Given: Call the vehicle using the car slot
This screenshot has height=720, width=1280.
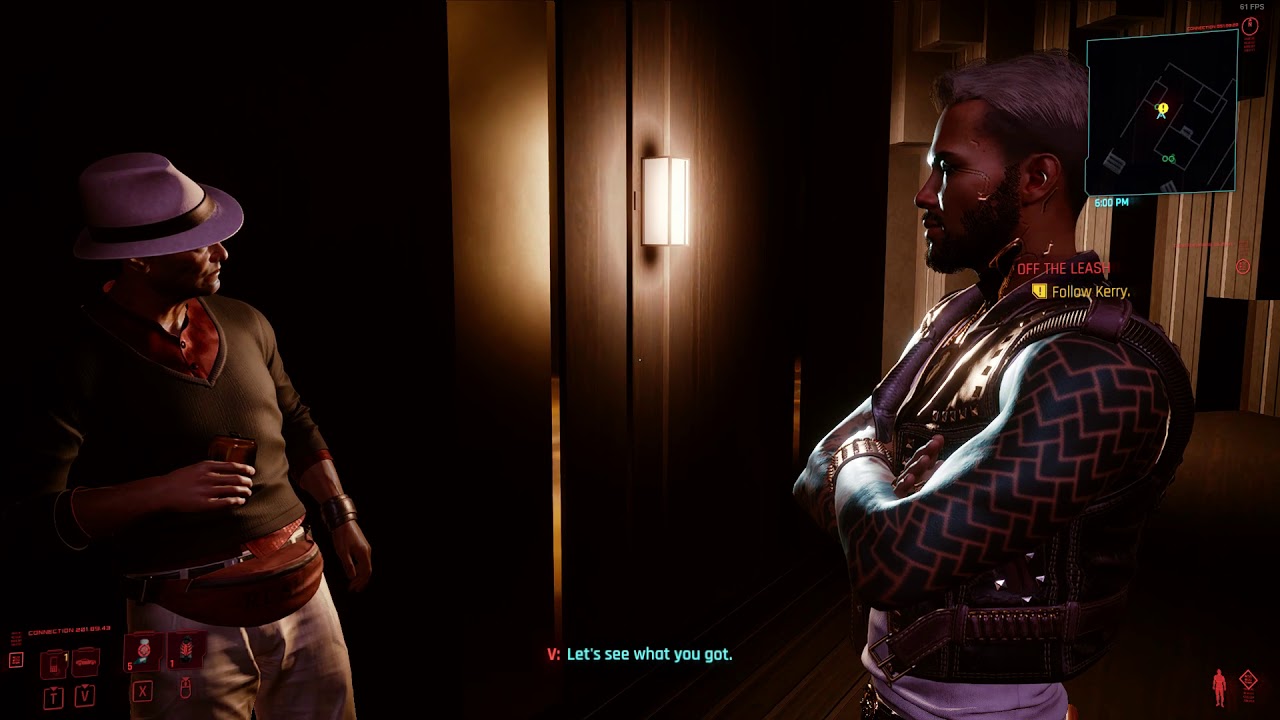Looking at the screenshot, I should click(x=86, y=660).
